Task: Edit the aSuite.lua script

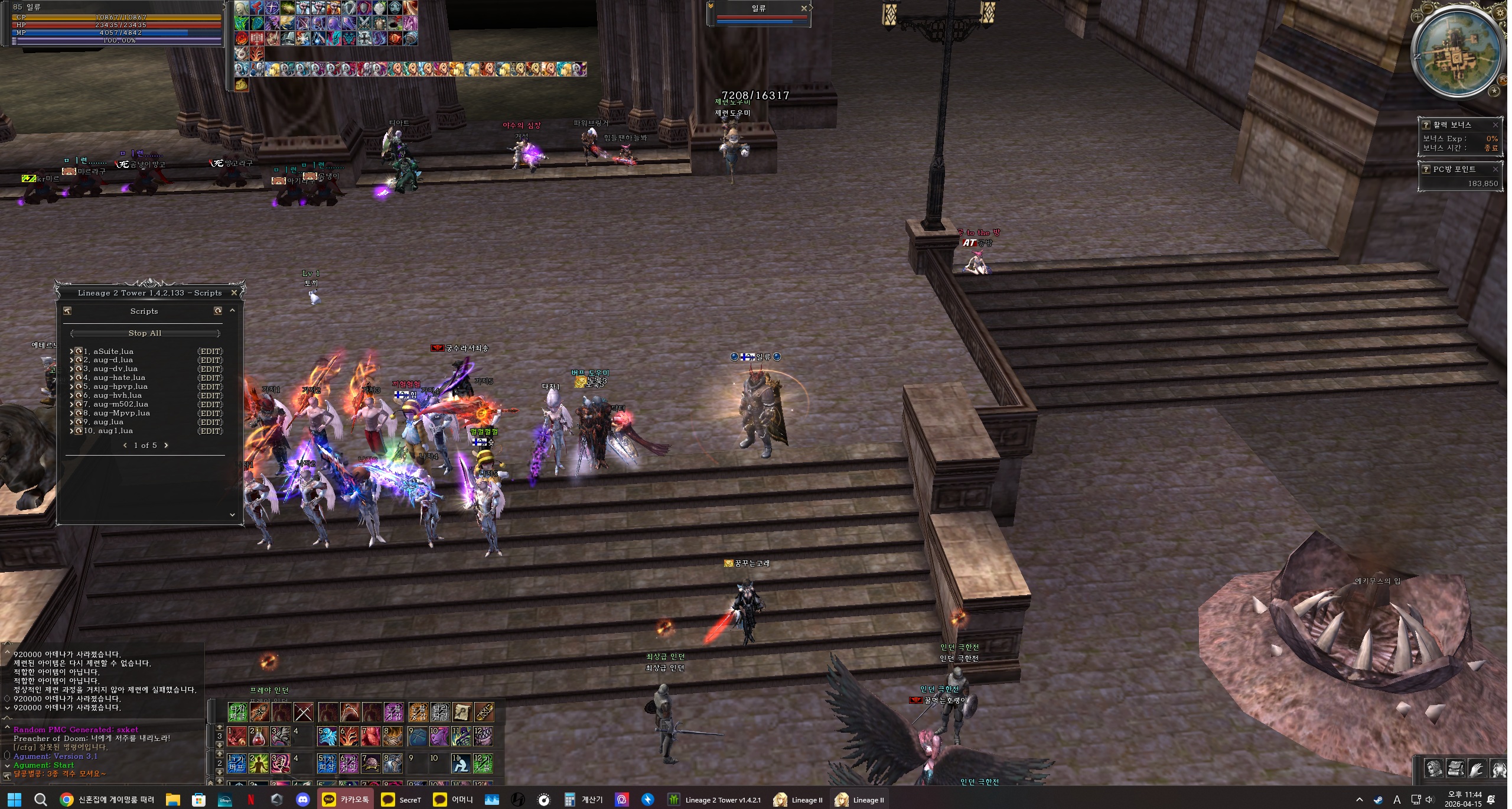Action: click(x=210, y=352)
